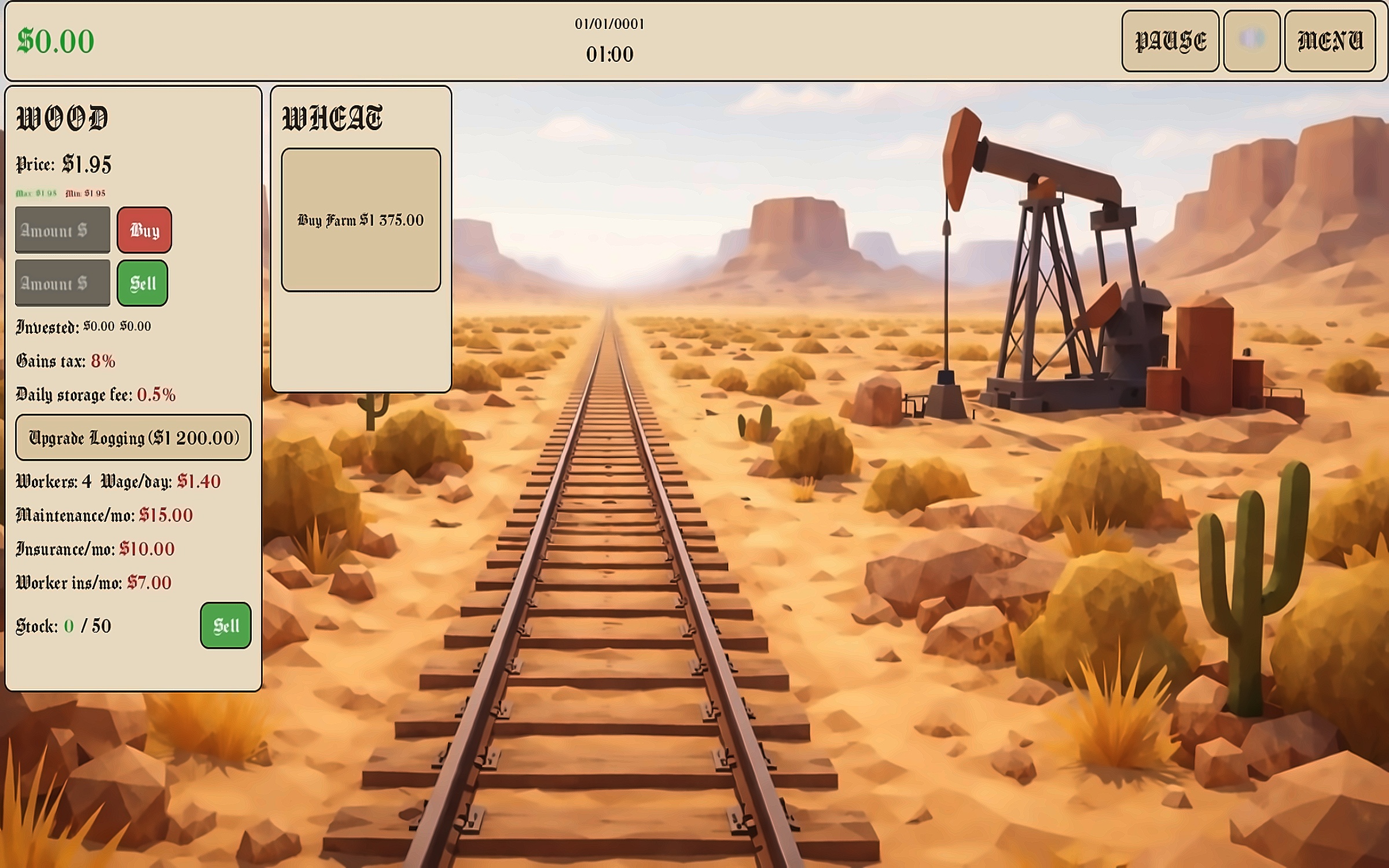The width and height of the screenshot is (1389, 868).
Task: Sell invested wood using Sell beside Buy
Action: click(x=142, y=283)
